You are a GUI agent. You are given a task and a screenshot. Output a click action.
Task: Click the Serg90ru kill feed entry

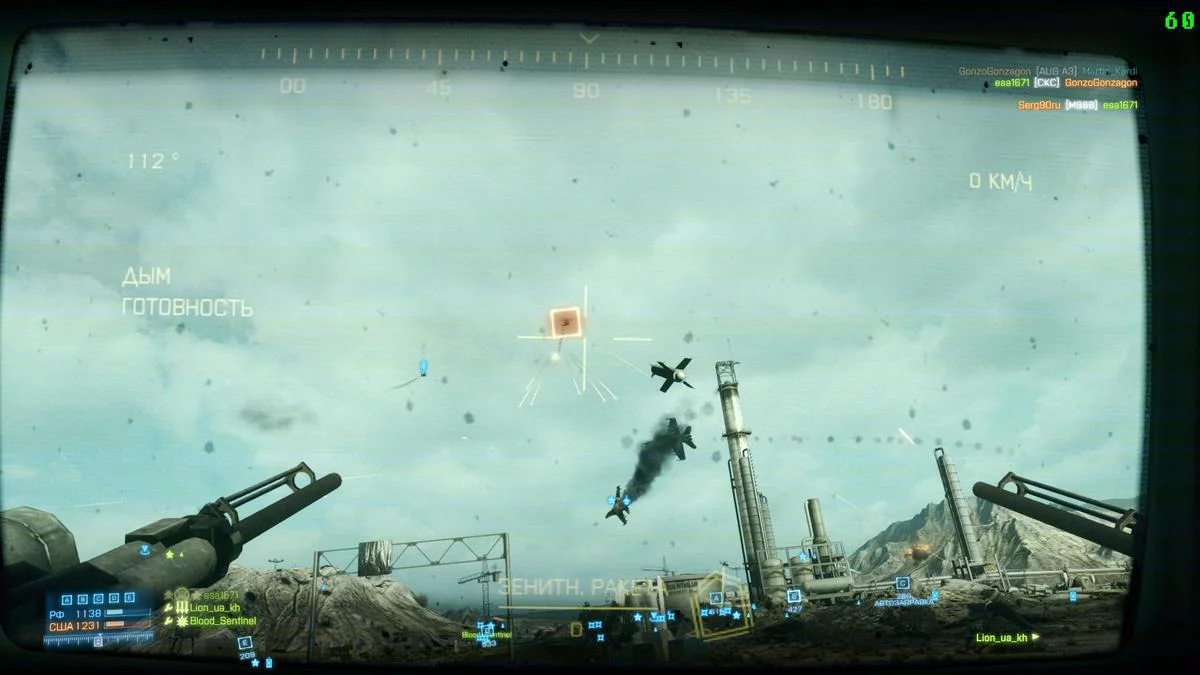click(1038, 105)
